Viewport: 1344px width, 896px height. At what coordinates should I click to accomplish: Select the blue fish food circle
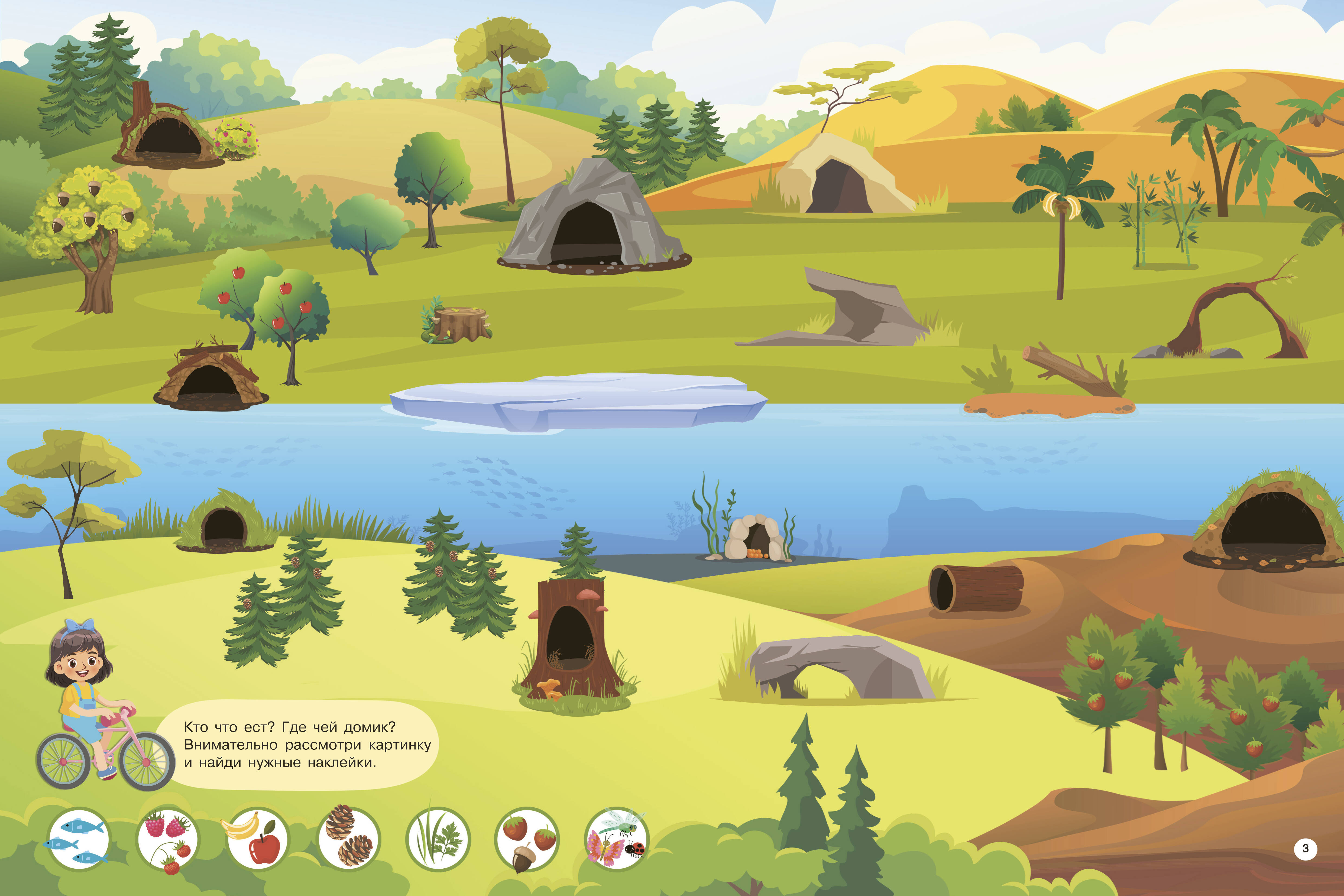coord(78,839)
